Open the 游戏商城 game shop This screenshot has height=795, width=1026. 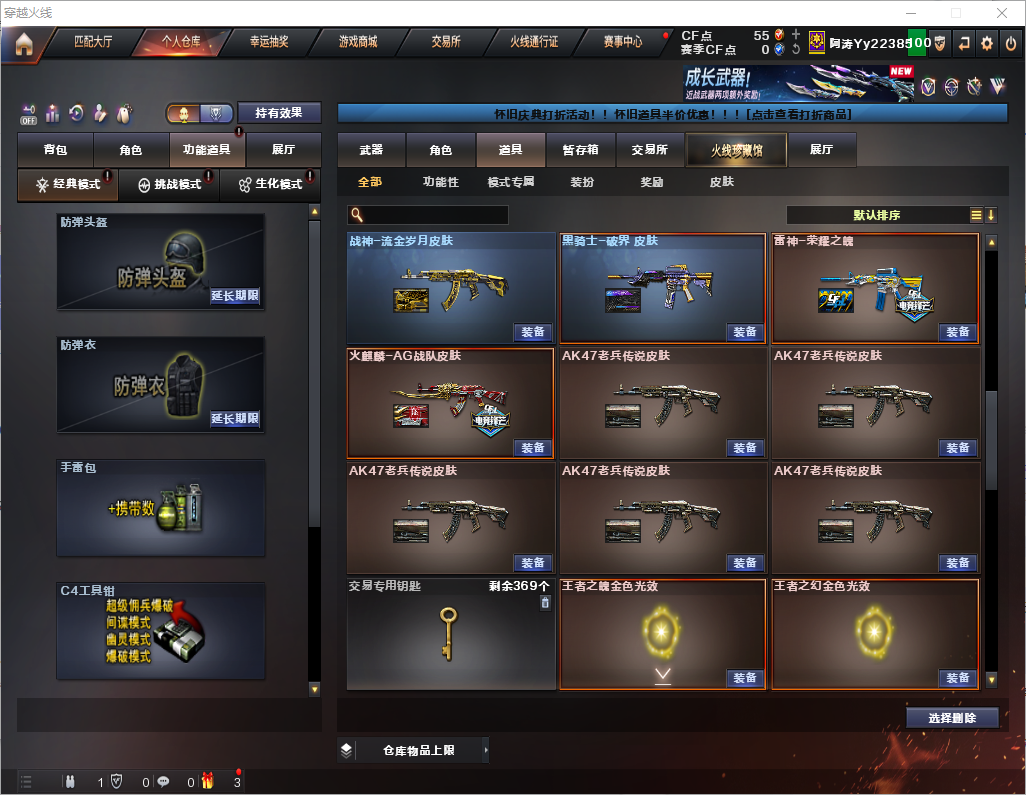[357, 43]
